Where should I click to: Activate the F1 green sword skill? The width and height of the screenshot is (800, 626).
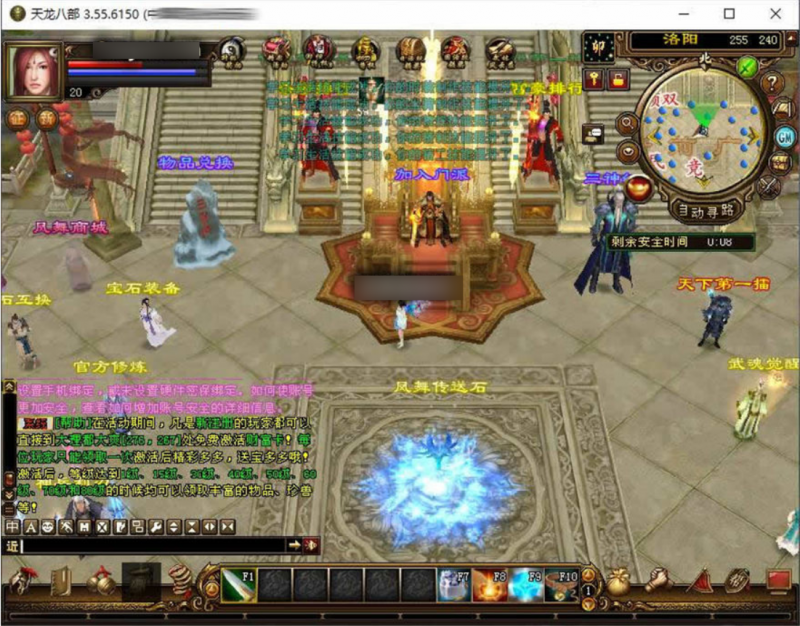tap(239, 584)
